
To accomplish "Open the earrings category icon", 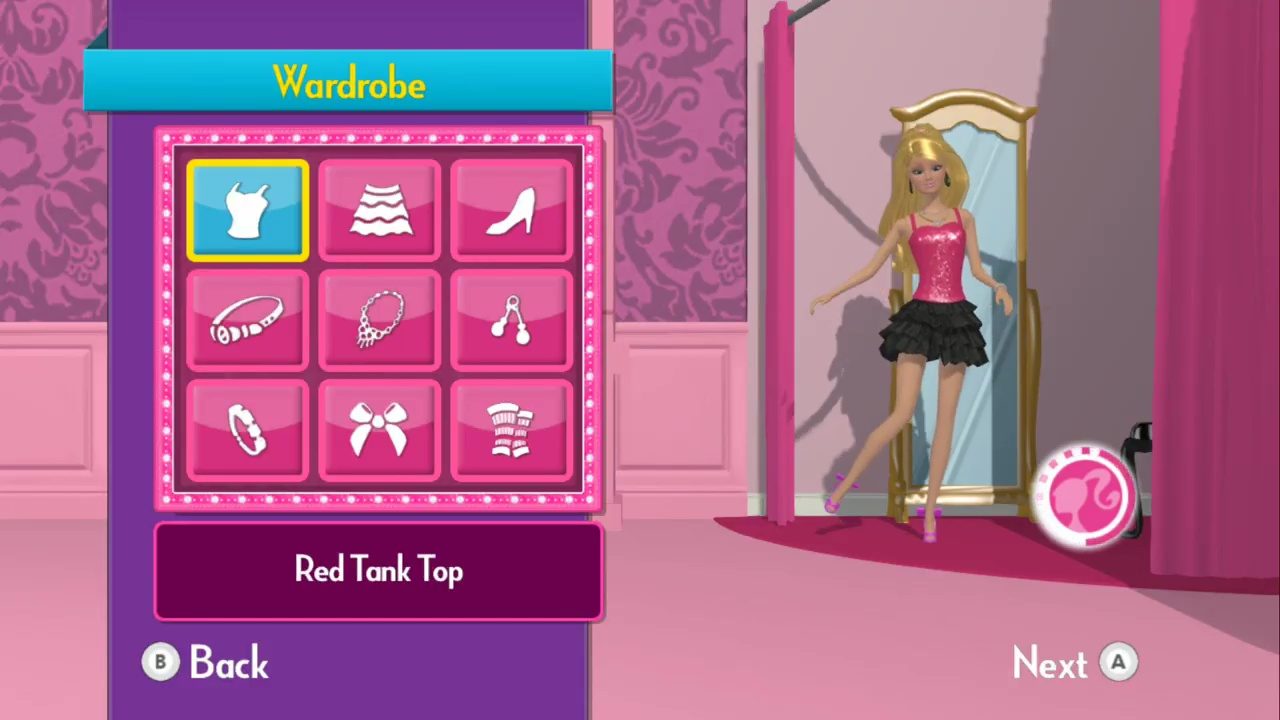I will pyautogui.click(x=511, y=320).
